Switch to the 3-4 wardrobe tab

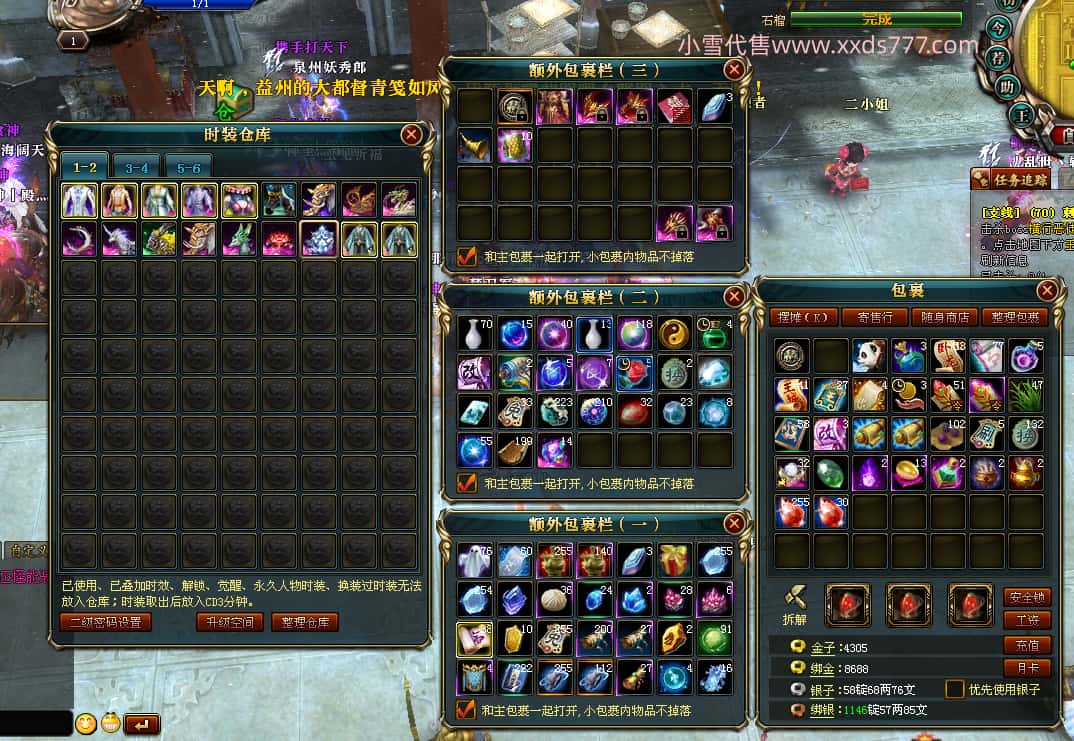click(137, 167)
